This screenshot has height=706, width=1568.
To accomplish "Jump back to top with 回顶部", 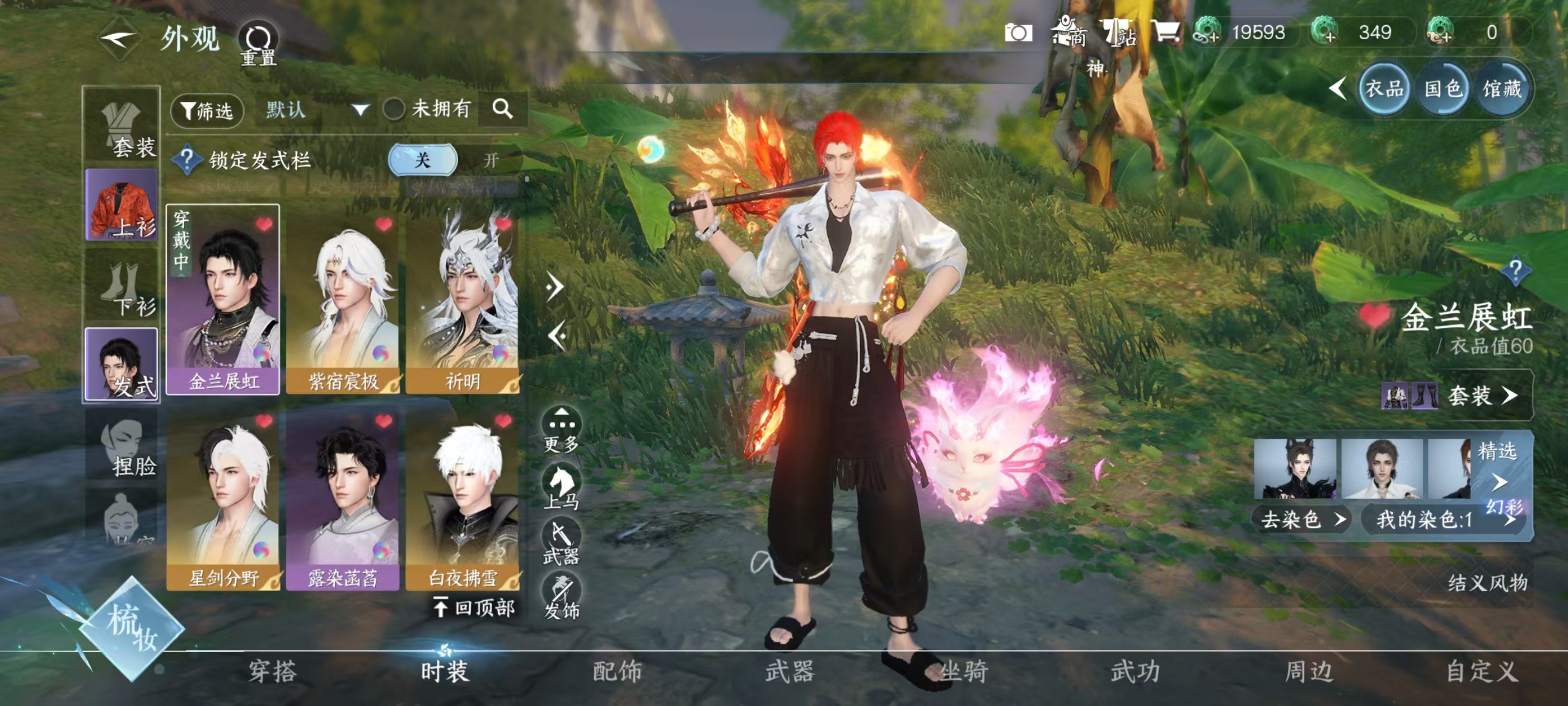I will (x=475, y=607).
